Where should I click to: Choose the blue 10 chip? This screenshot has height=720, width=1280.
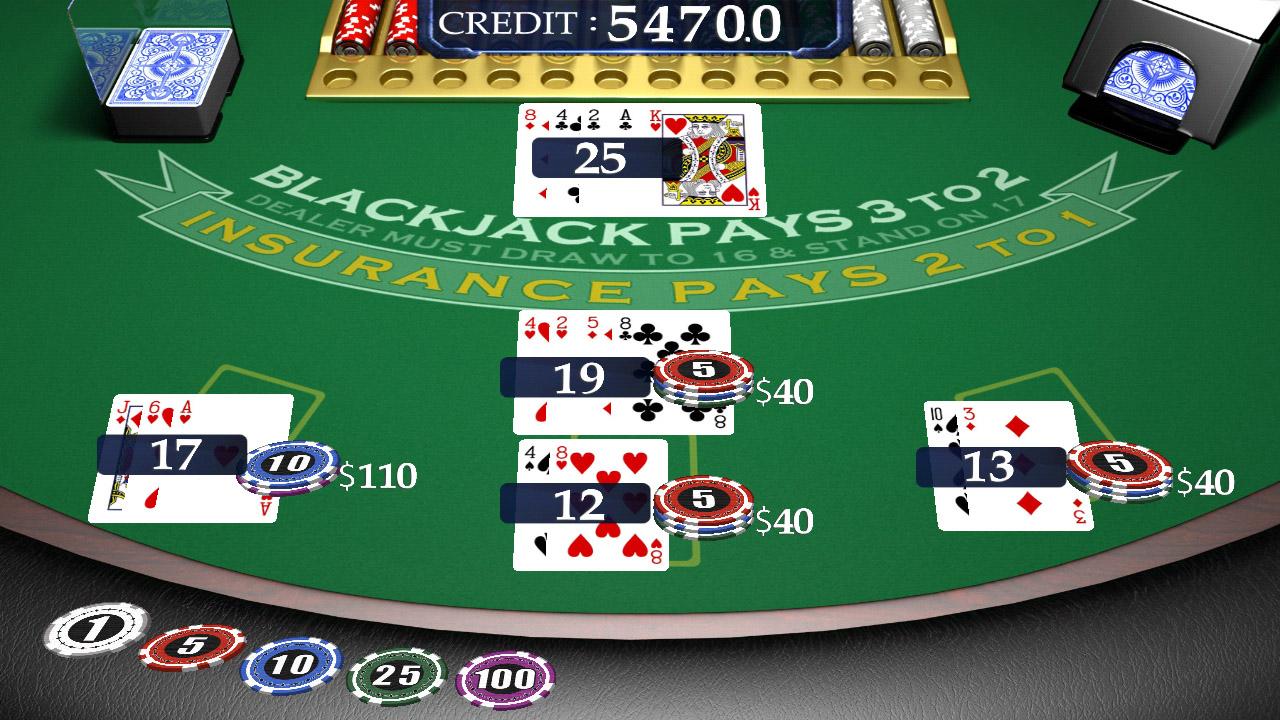pos(292,664)
